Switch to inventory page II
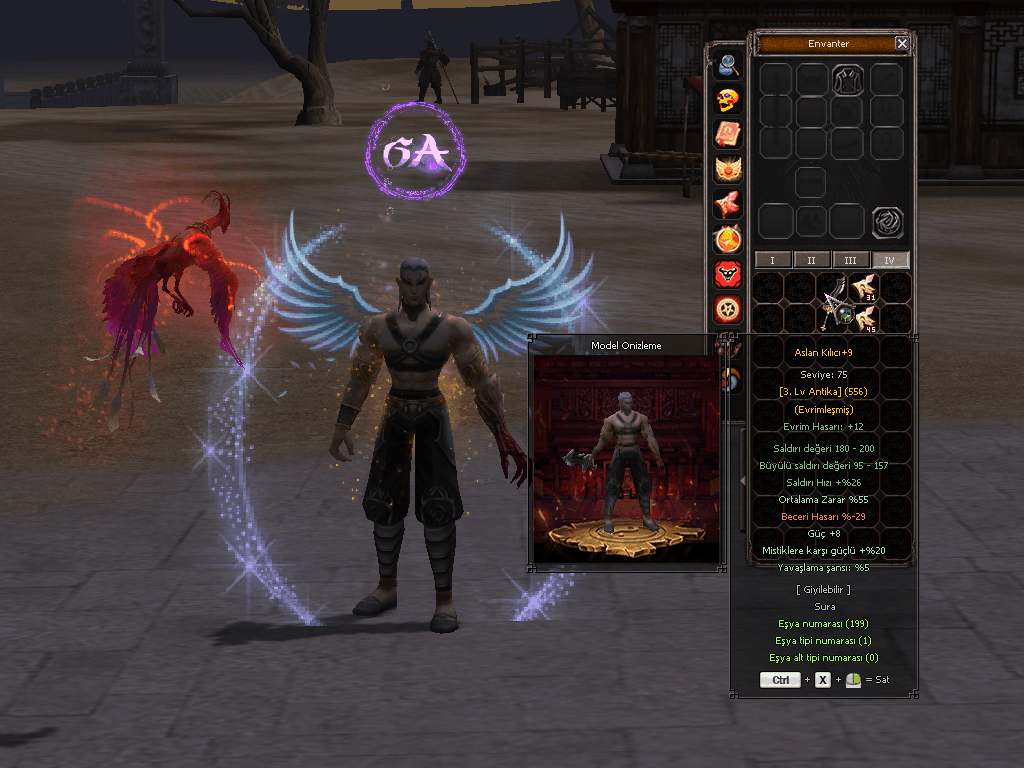This screenshot has height=768, width=1024. click(x=811, y=260)
